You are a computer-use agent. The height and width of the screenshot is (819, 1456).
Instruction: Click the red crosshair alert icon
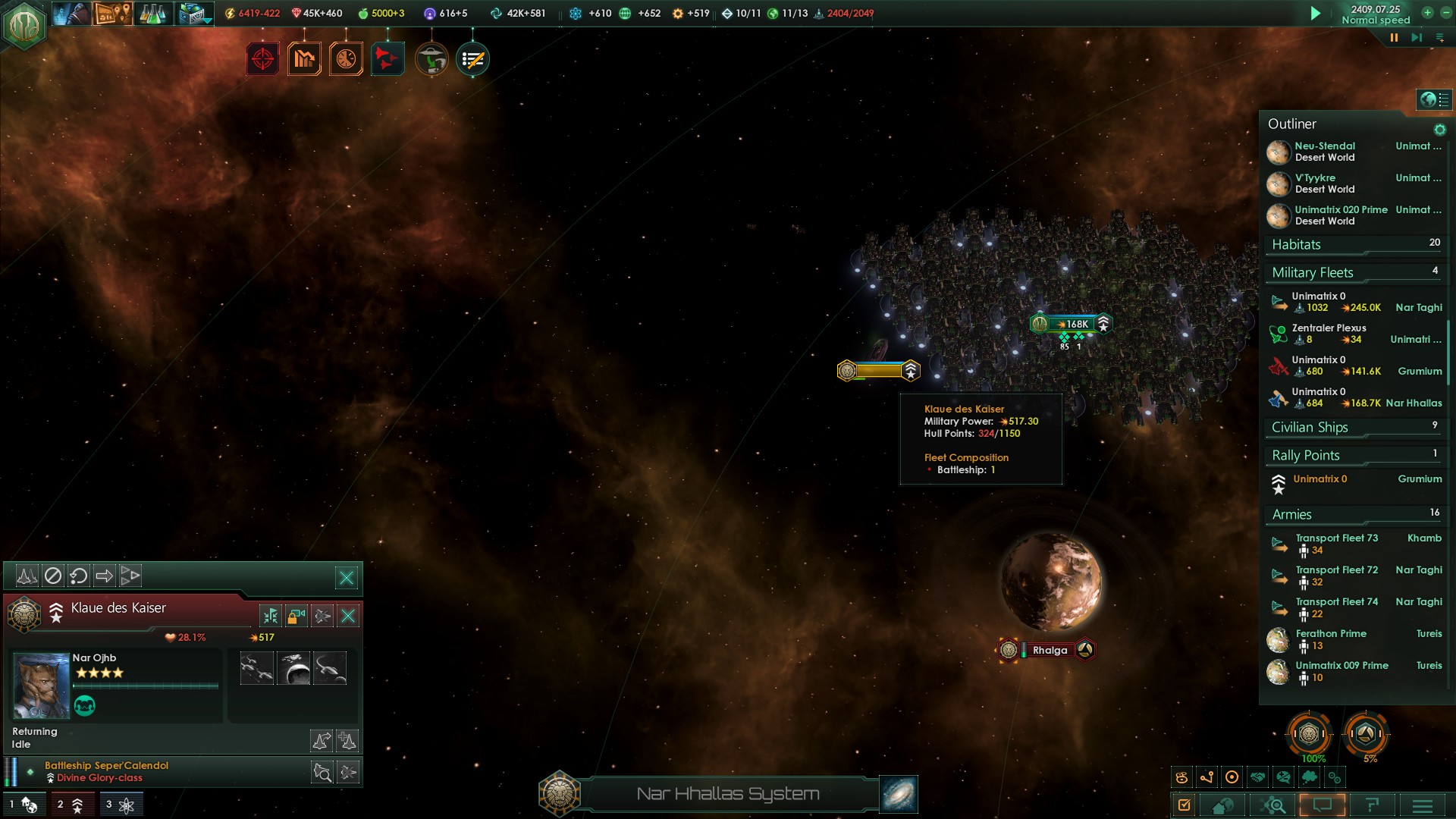[x=262, y=59]
